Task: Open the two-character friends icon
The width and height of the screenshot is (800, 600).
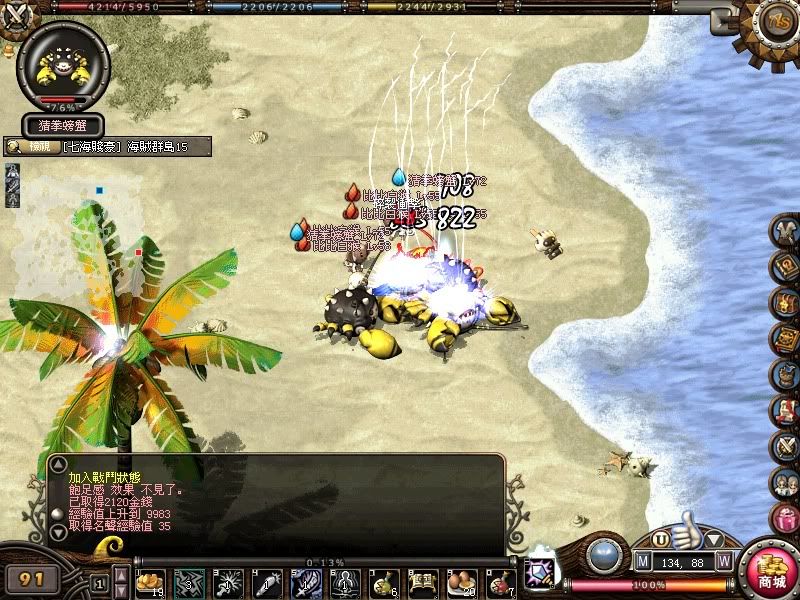Action: (785, 482)
